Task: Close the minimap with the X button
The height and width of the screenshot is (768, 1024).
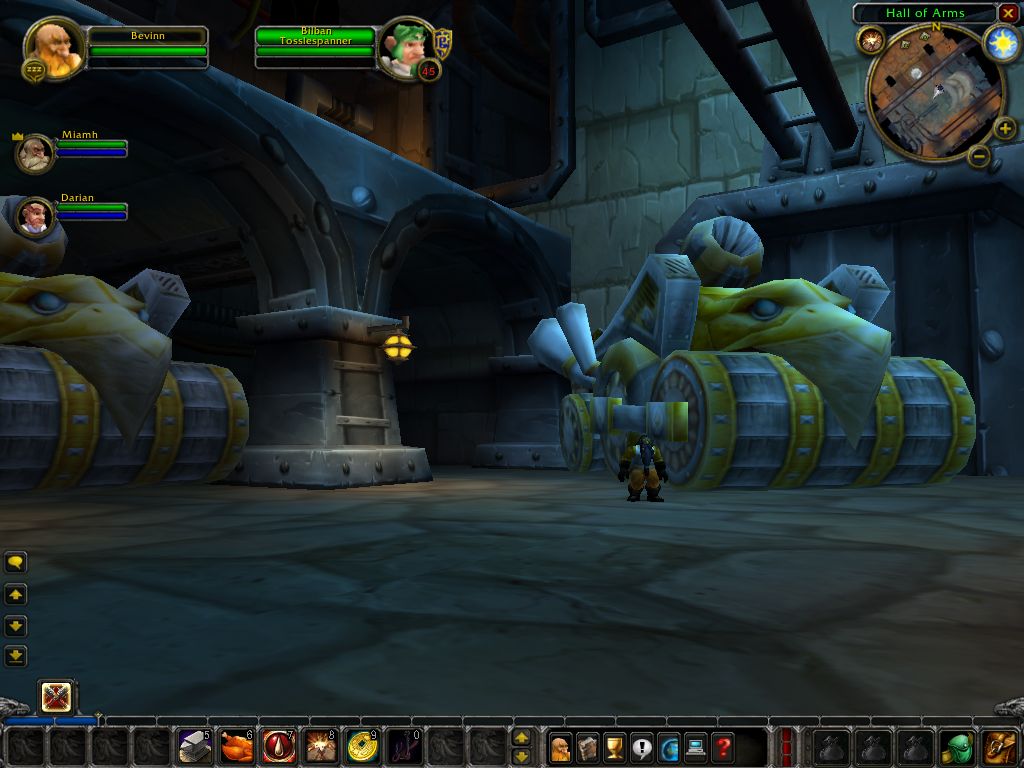Action: (1008, 13)
